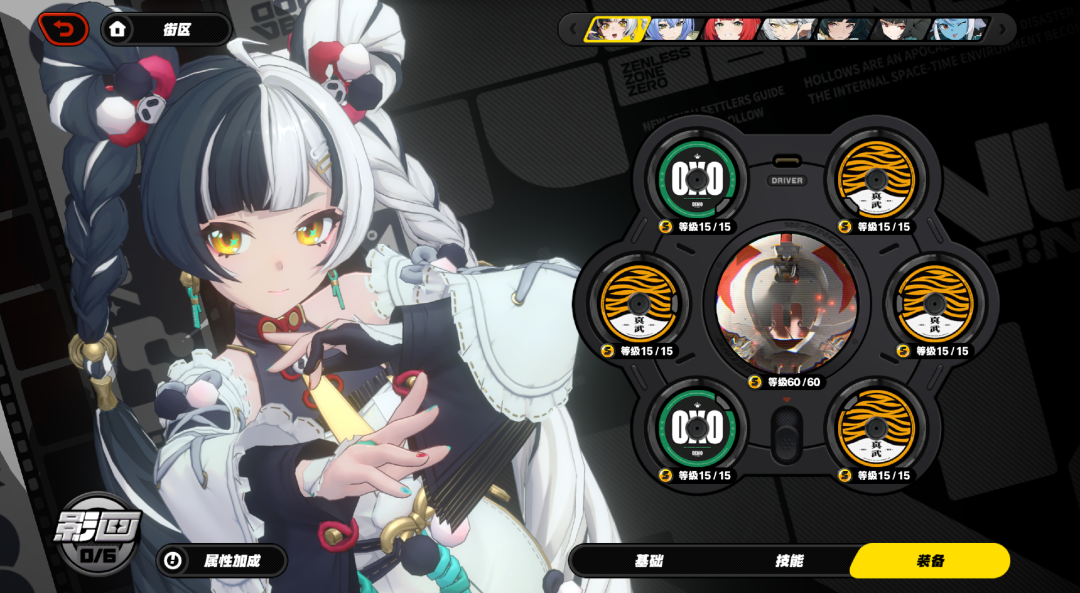Screen dimensions: 1080x593
Task: Show next characters with the right arrow
Action: tap(1002, 29)
